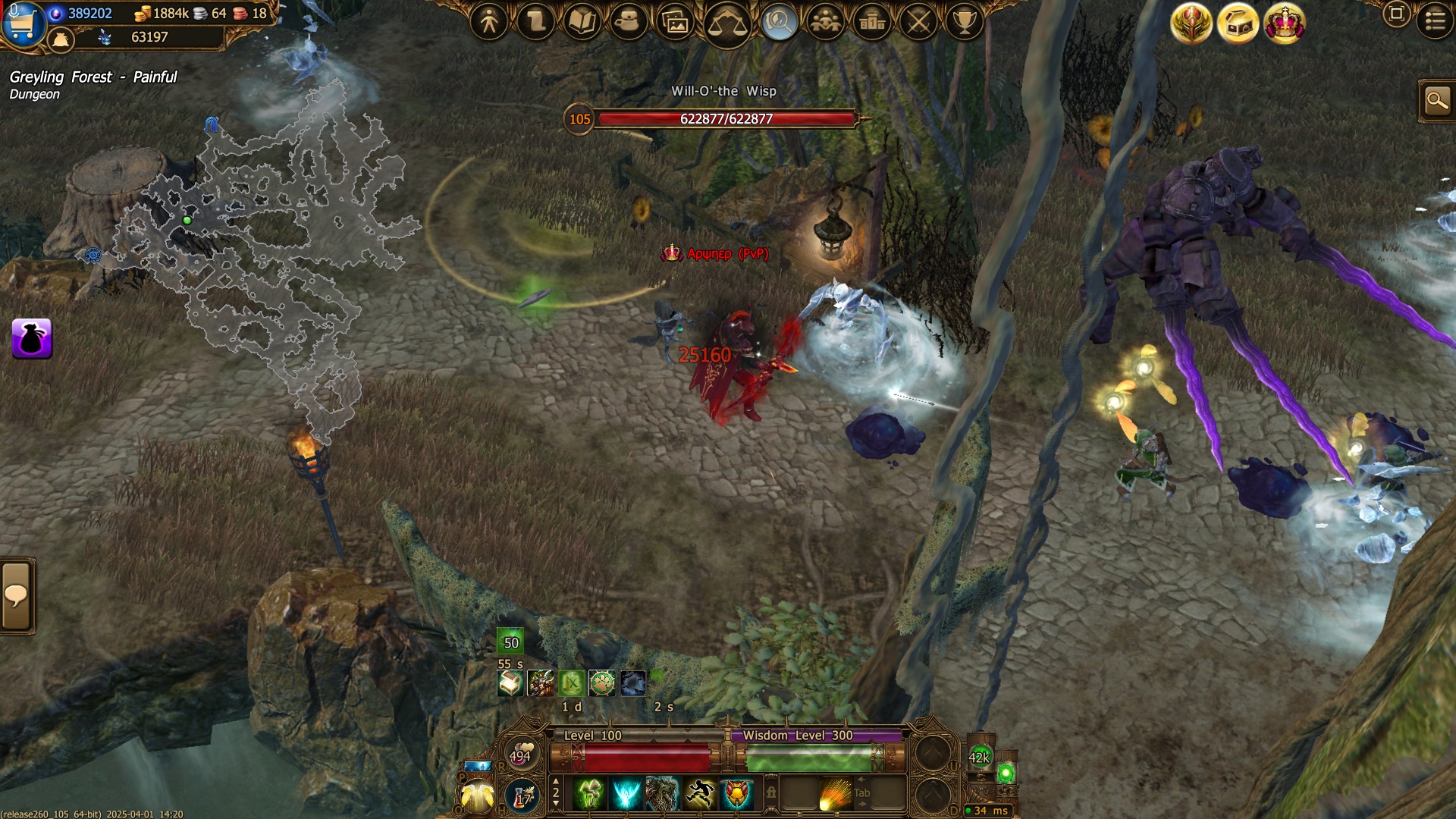Open the golden treasure chest icon

(1238, 24)
